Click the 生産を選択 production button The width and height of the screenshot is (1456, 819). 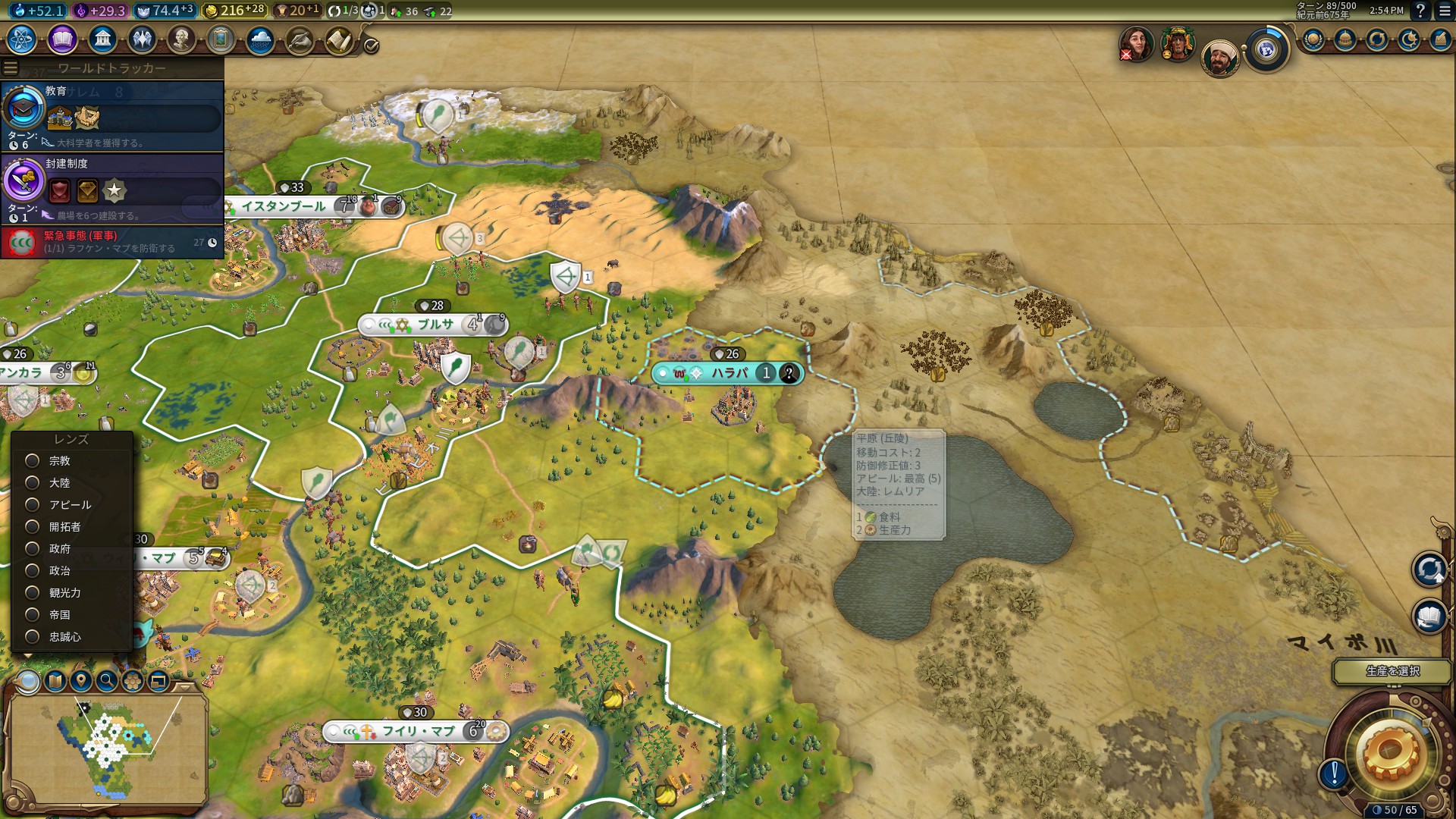coord(1392,671)
